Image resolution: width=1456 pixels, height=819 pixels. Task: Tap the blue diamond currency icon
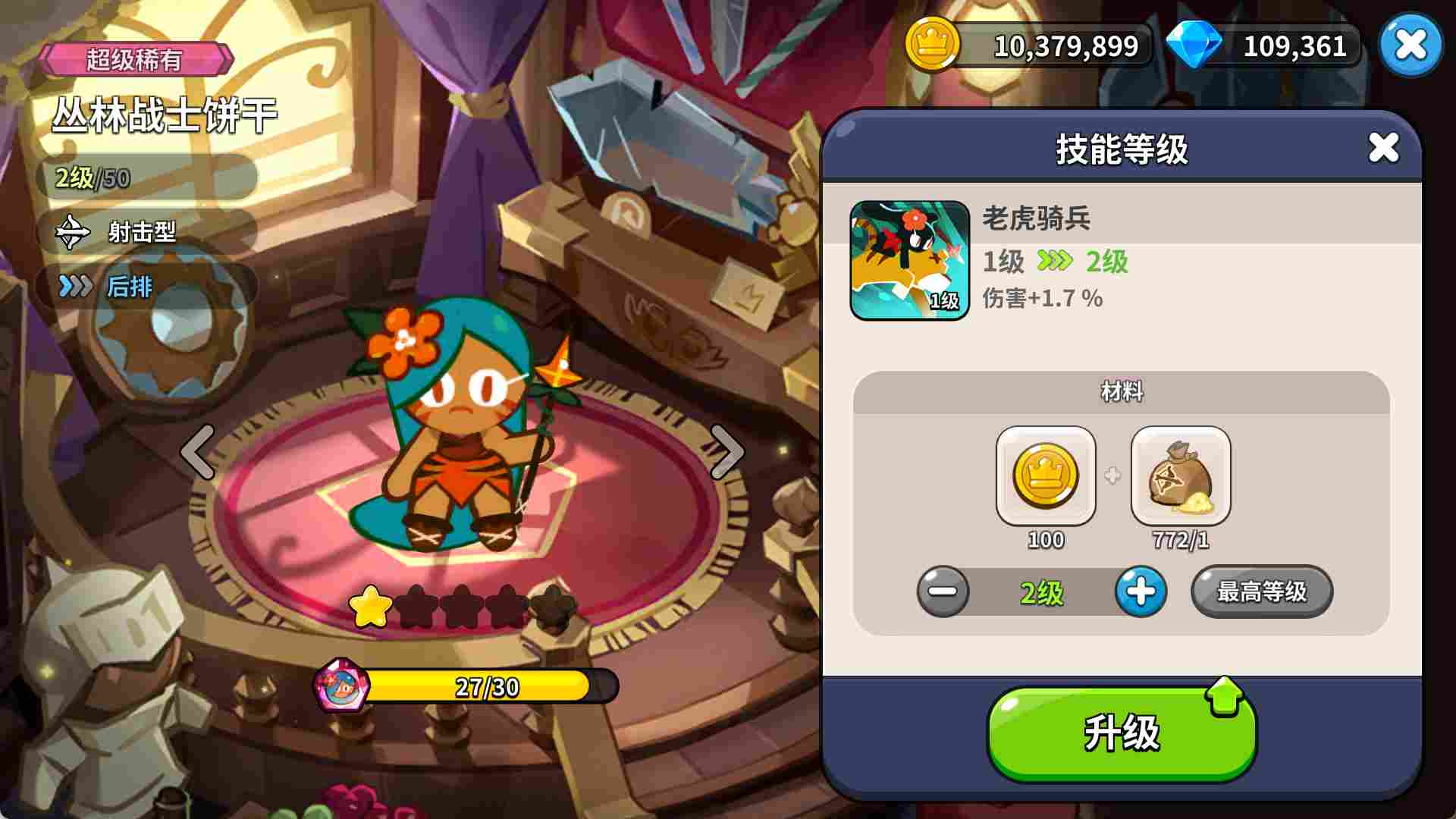(x=1195, y=45)
